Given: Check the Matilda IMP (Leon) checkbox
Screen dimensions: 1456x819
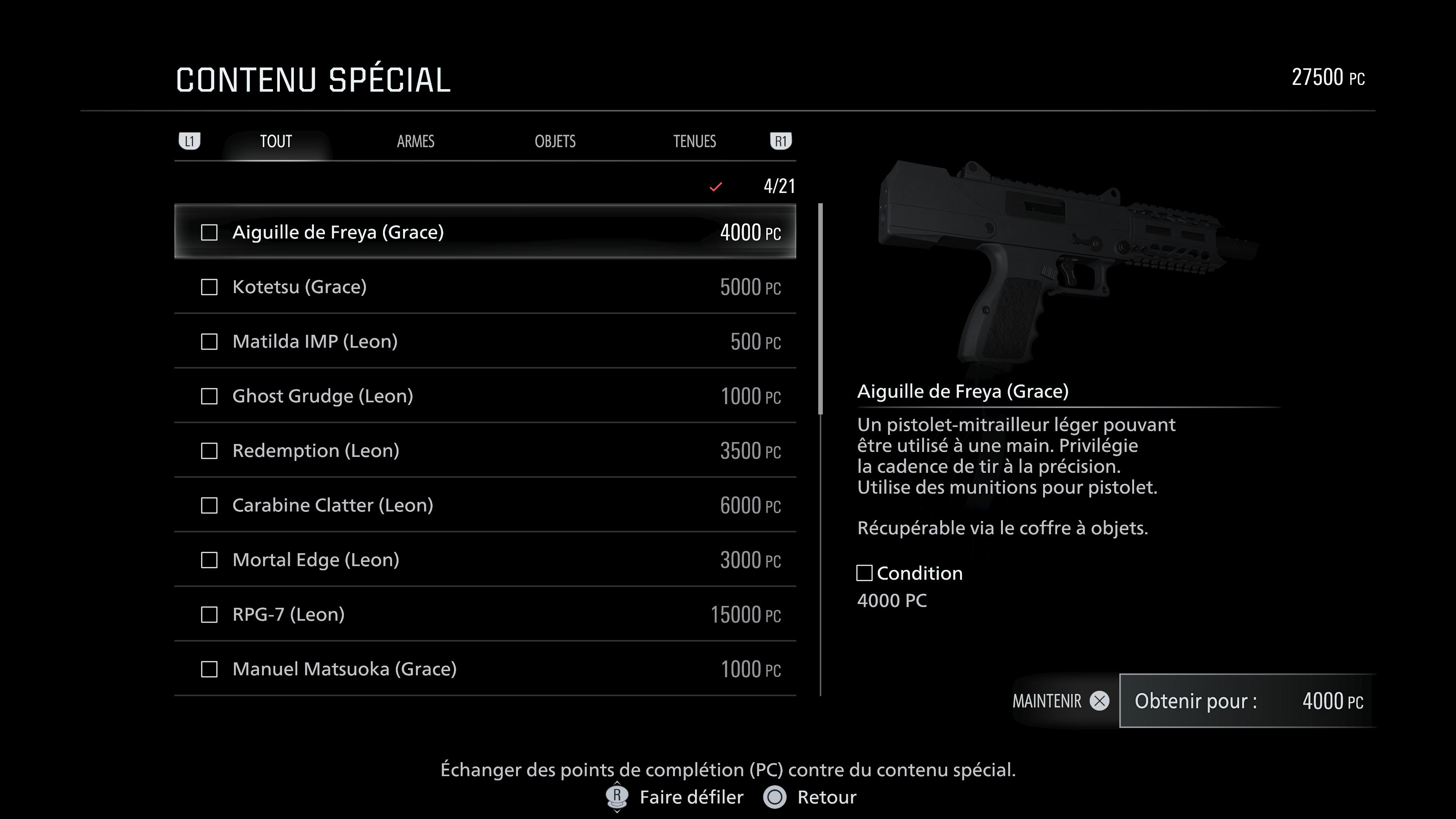Looking at the screenshot, I should pyautogui.click(x=210, y=341).
